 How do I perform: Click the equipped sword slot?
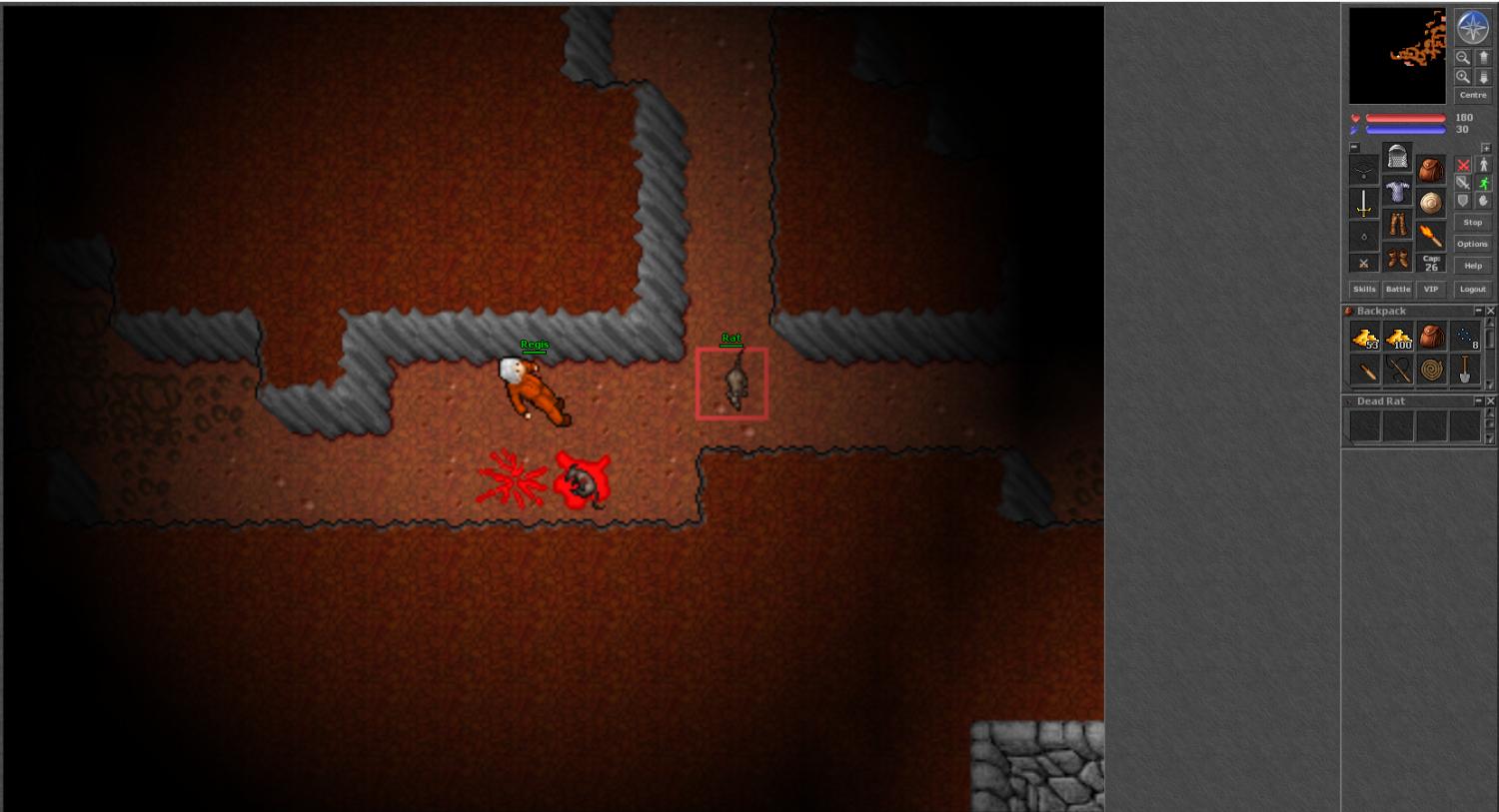click(1364, 204)
